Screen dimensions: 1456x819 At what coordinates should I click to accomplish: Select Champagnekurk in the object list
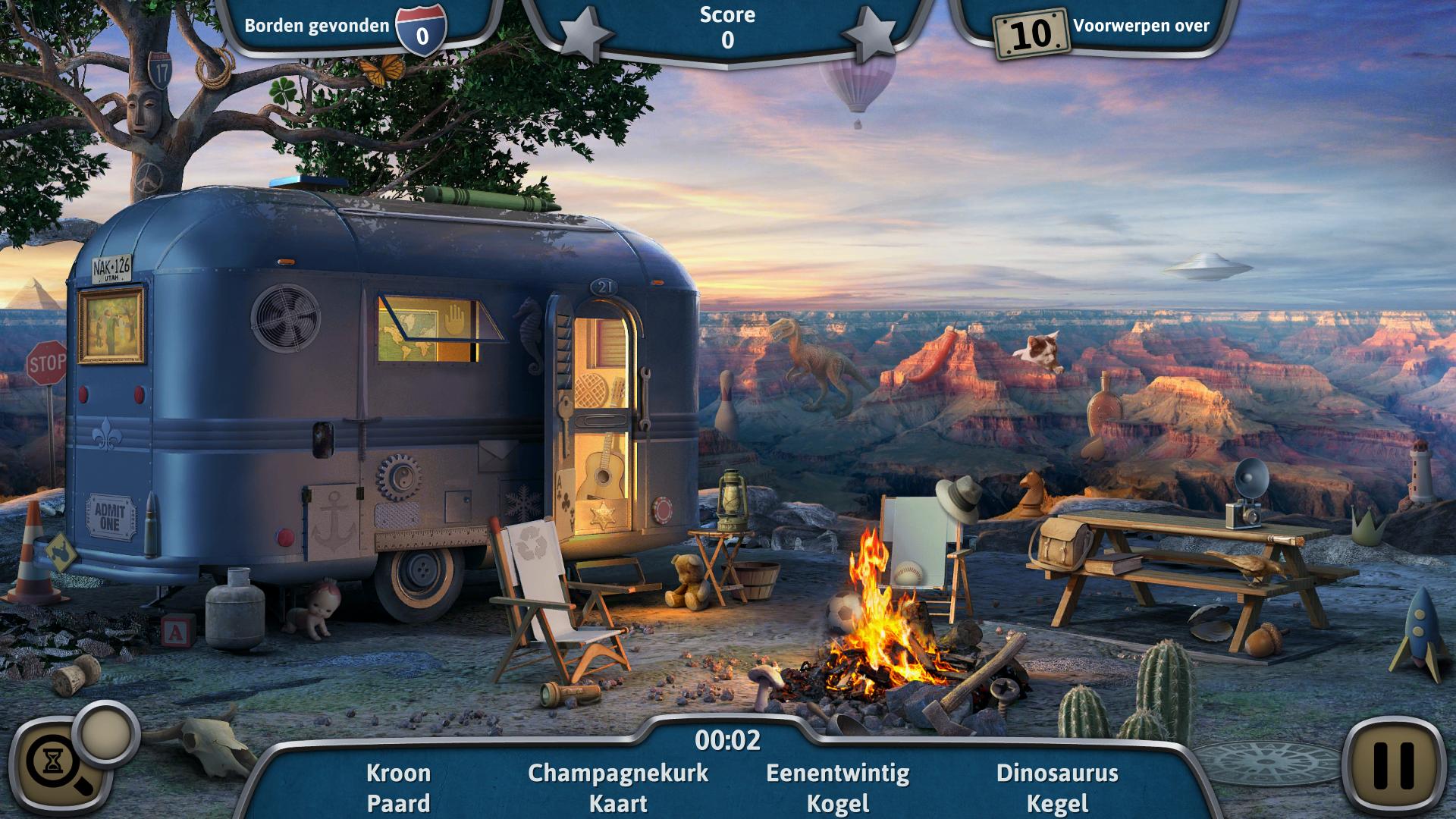[x=618, y=773]
